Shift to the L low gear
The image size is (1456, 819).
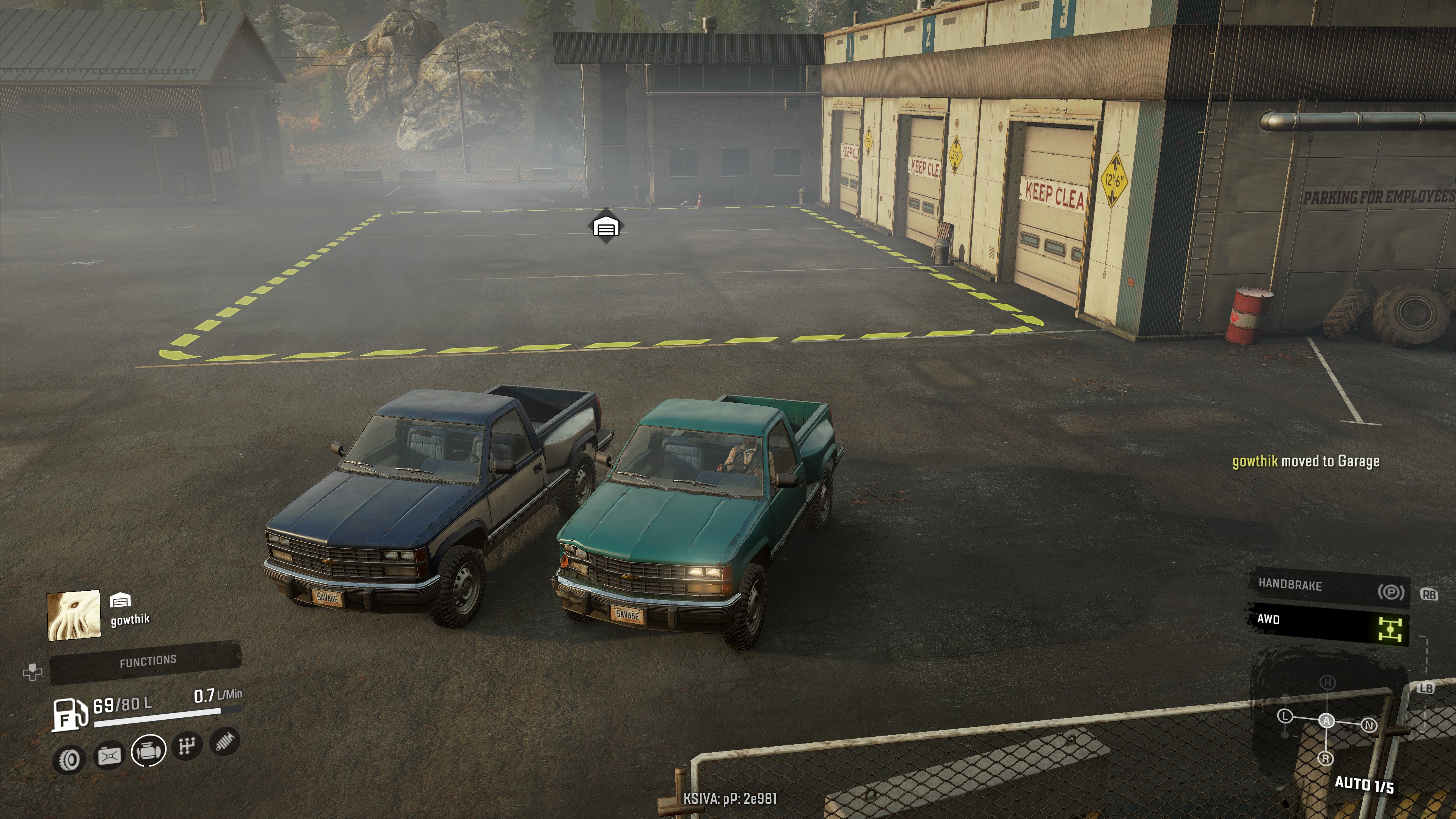click(x=1285, y=717)
